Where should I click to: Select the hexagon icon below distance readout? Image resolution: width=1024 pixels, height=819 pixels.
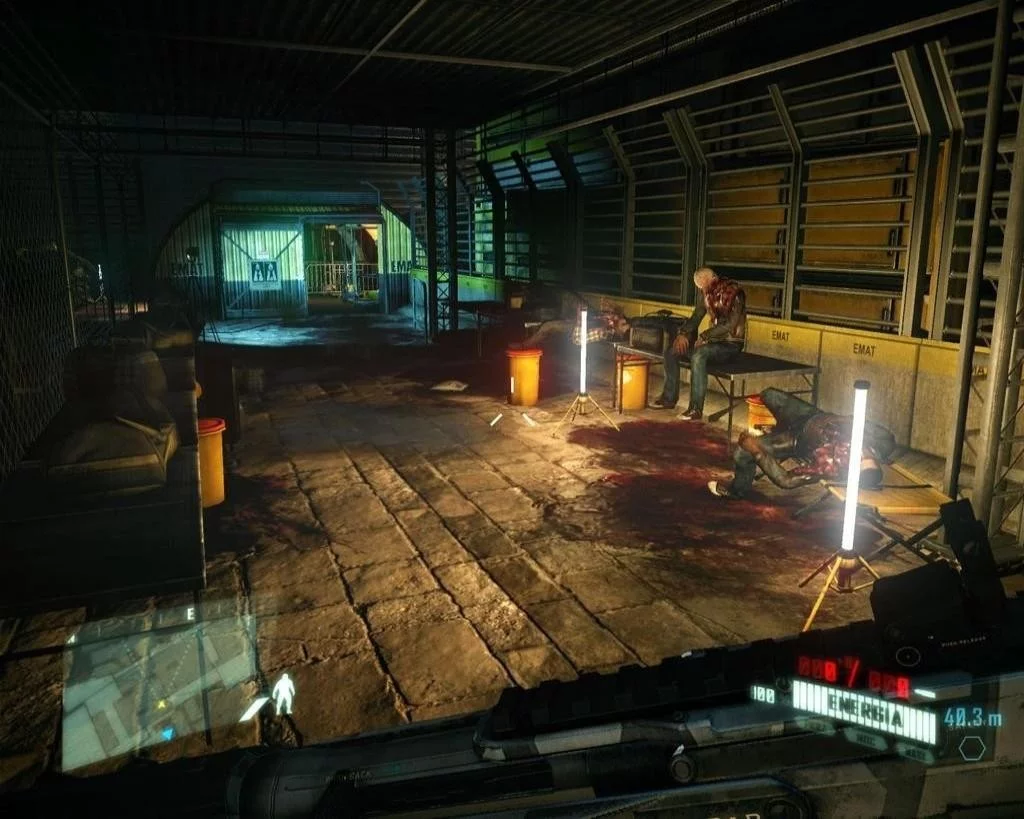pos(971,748)
